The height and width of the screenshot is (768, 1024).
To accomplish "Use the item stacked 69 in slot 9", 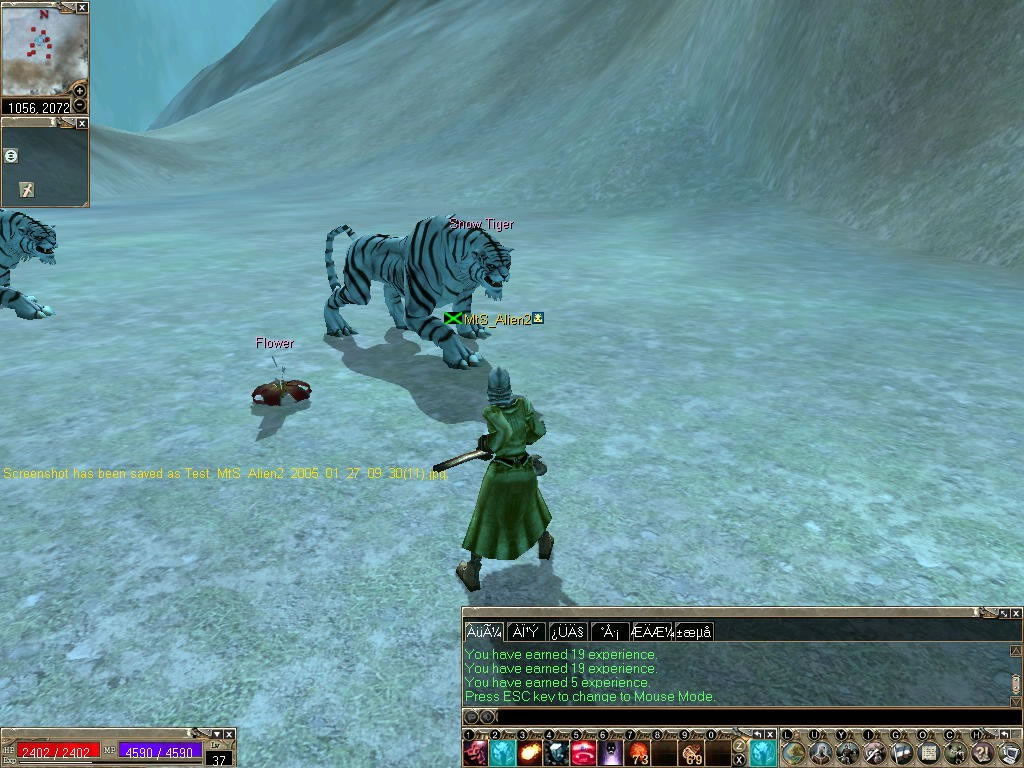I will [692, 753].
